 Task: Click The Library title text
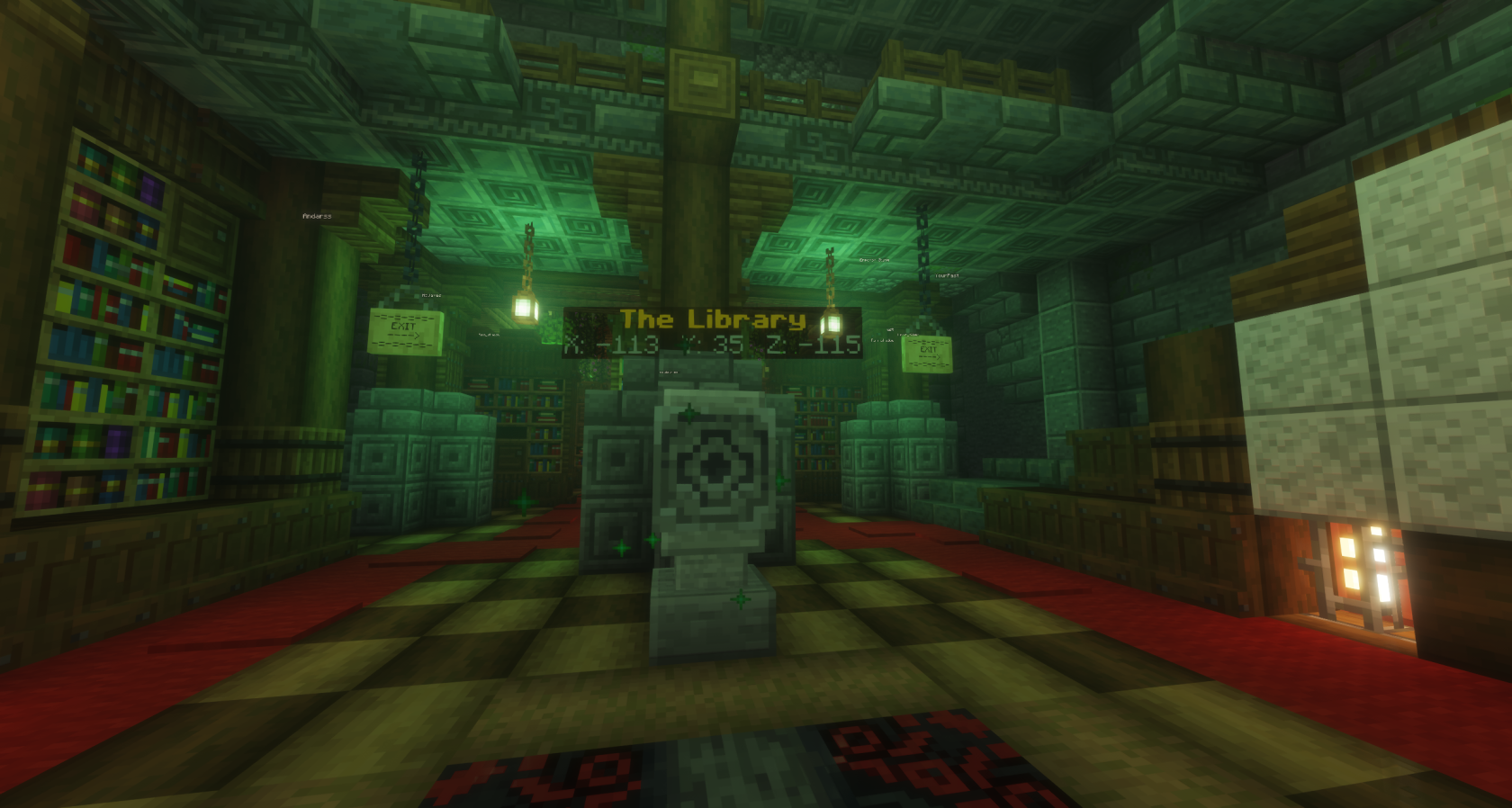point(711,319)
